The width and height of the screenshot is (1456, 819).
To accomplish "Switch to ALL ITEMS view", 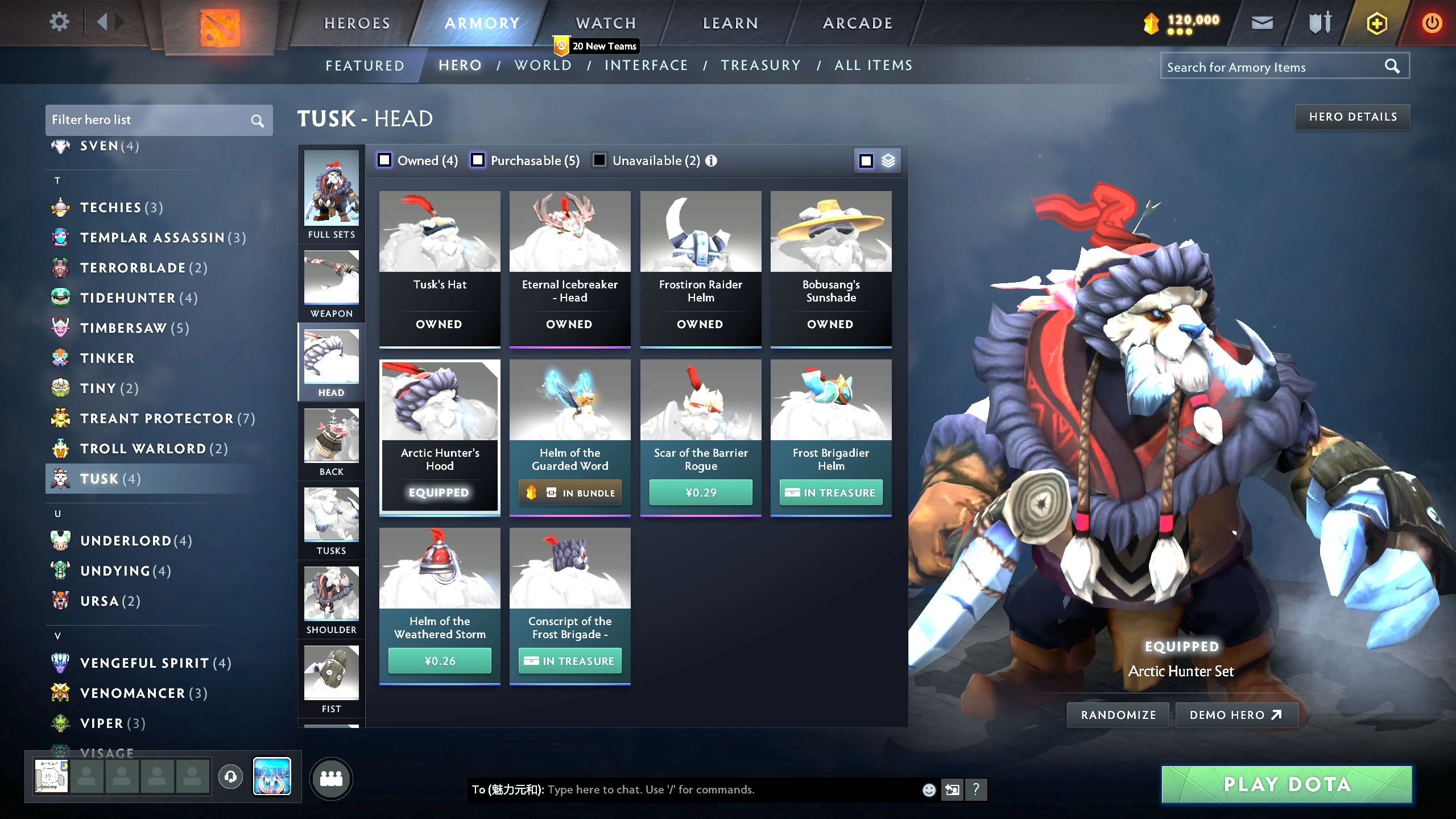I will point(872,65).
